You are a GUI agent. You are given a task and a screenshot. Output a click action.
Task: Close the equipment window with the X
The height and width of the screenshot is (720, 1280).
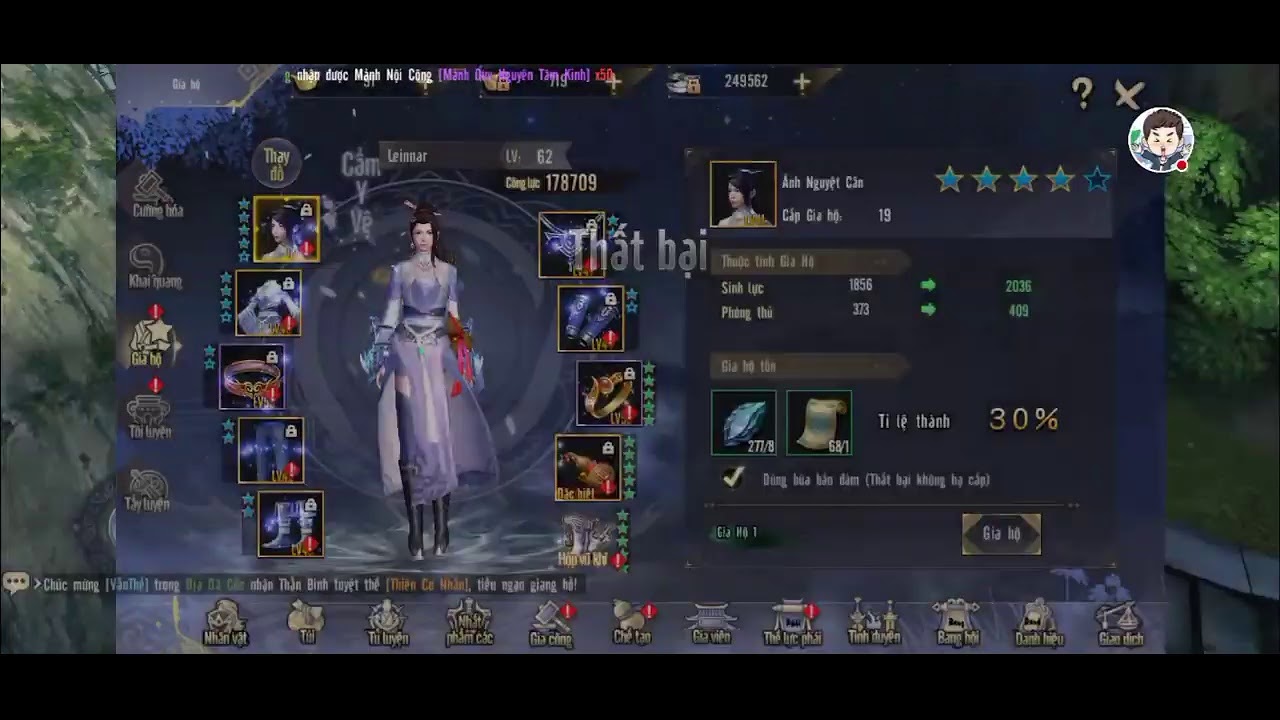[1128, 95]
